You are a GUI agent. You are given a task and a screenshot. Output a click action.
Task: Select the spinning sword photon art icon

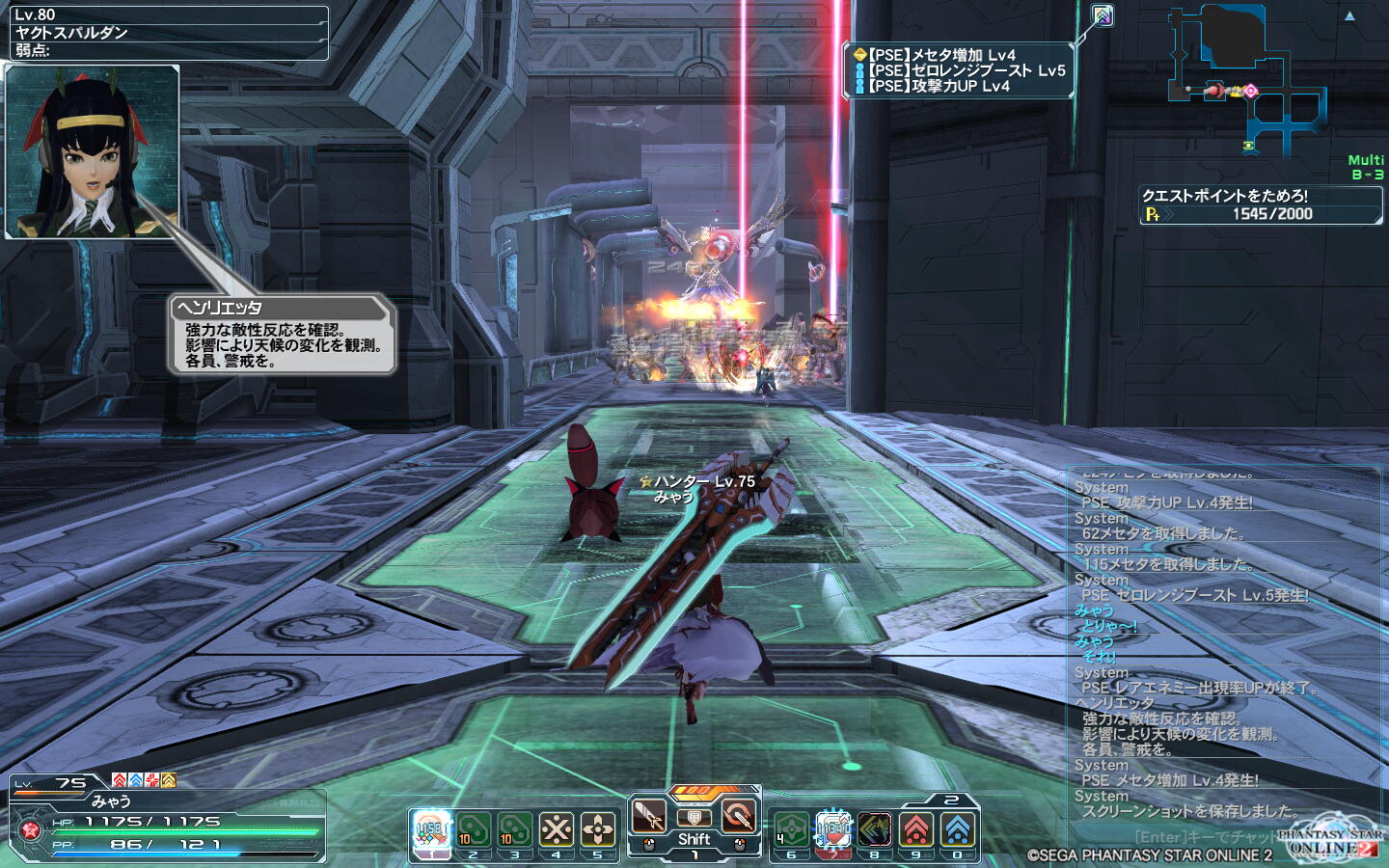click(739, 816)
